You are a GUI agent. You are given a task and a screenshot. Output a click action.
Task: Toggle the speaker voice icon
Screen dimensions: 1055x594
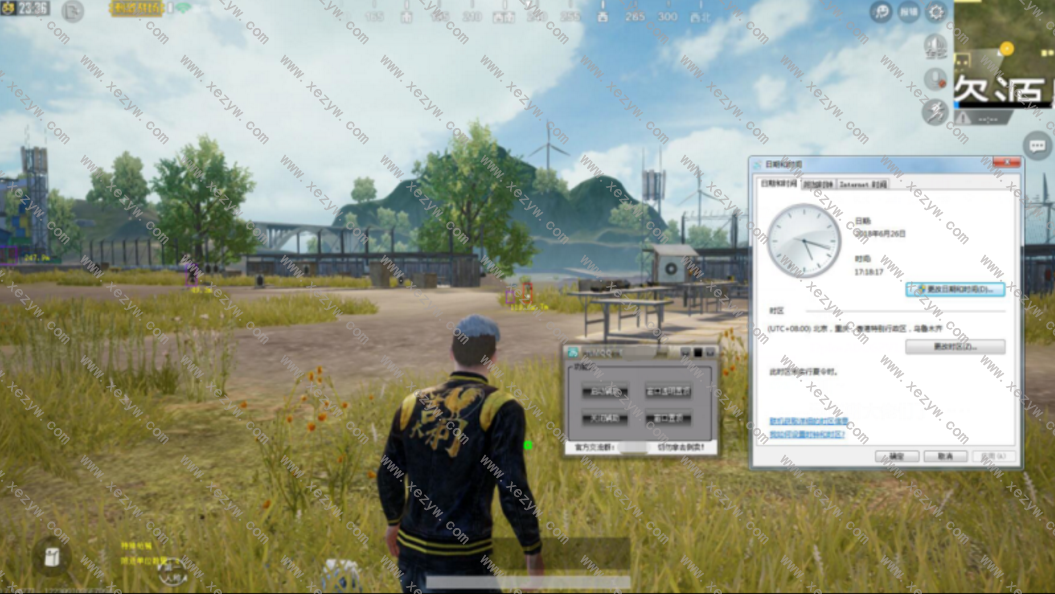(935, 46)
